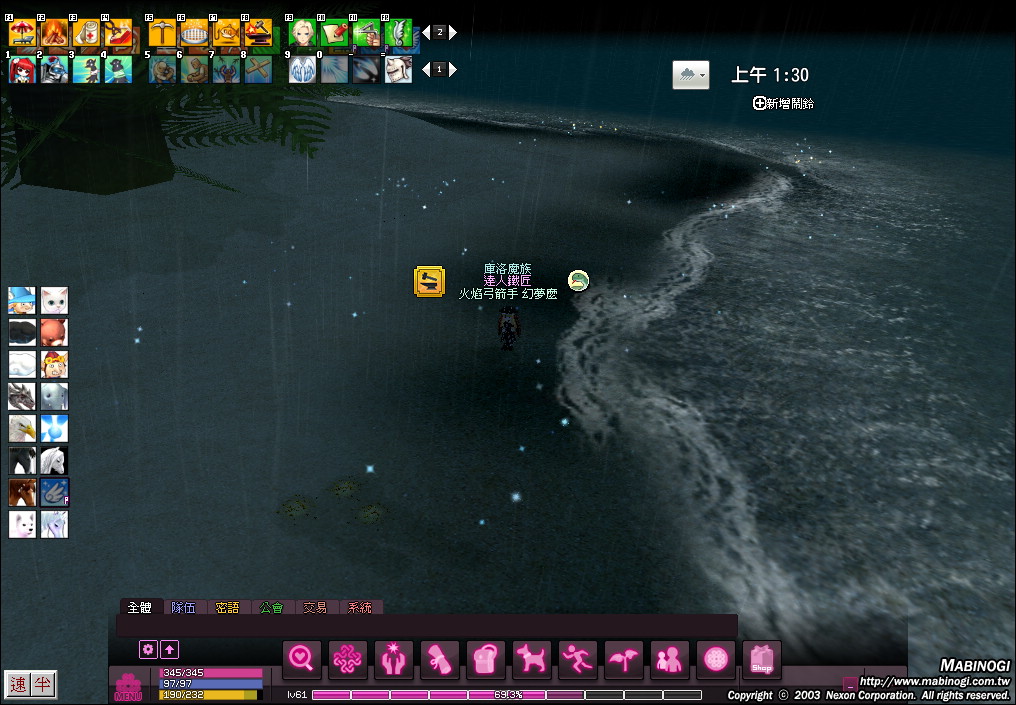Open the Shop gift box button

coord(762,660)
